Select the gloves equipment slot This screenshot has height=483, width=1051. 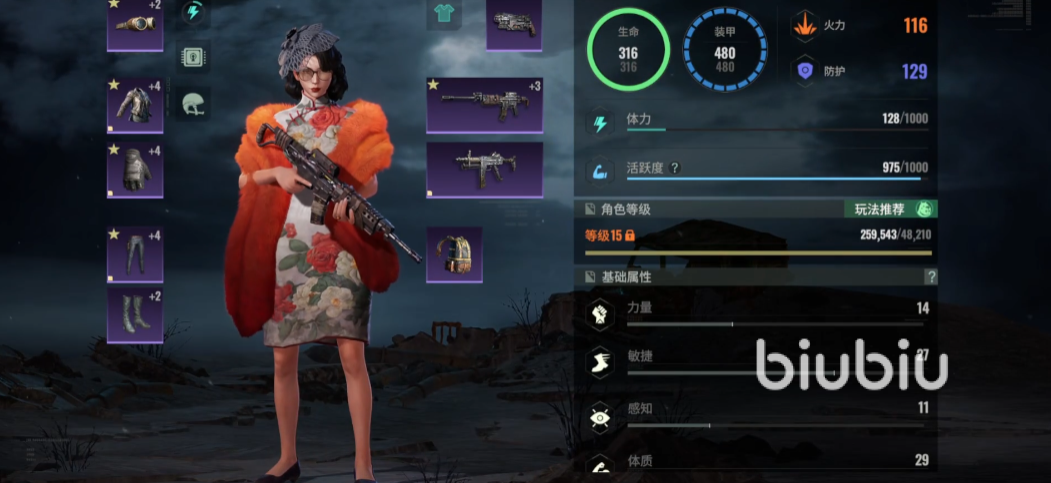135,170
